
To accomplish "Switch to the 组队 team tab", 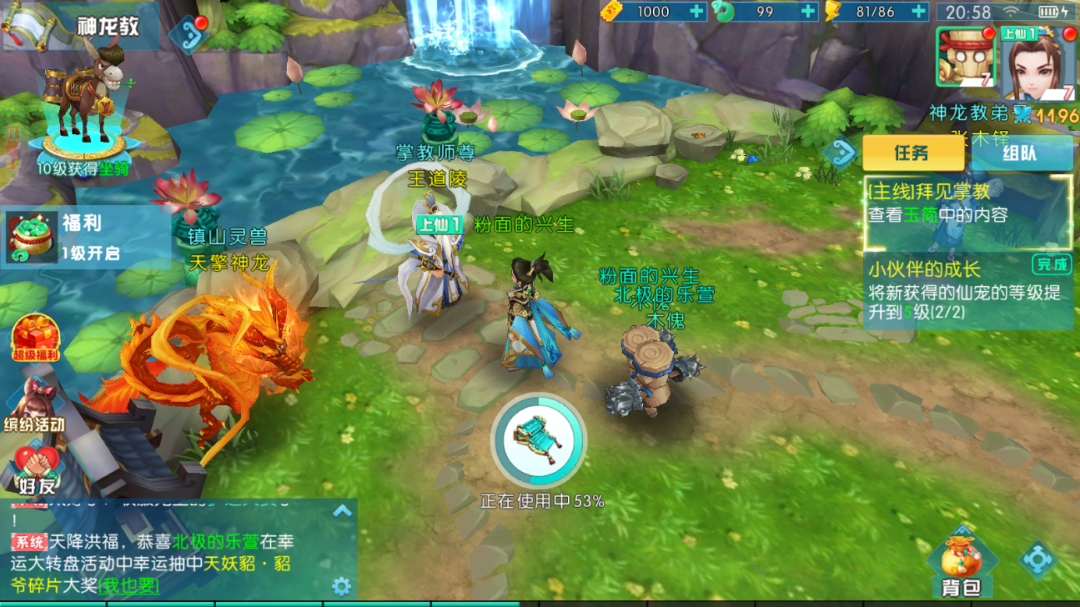I will point(1020,153).
